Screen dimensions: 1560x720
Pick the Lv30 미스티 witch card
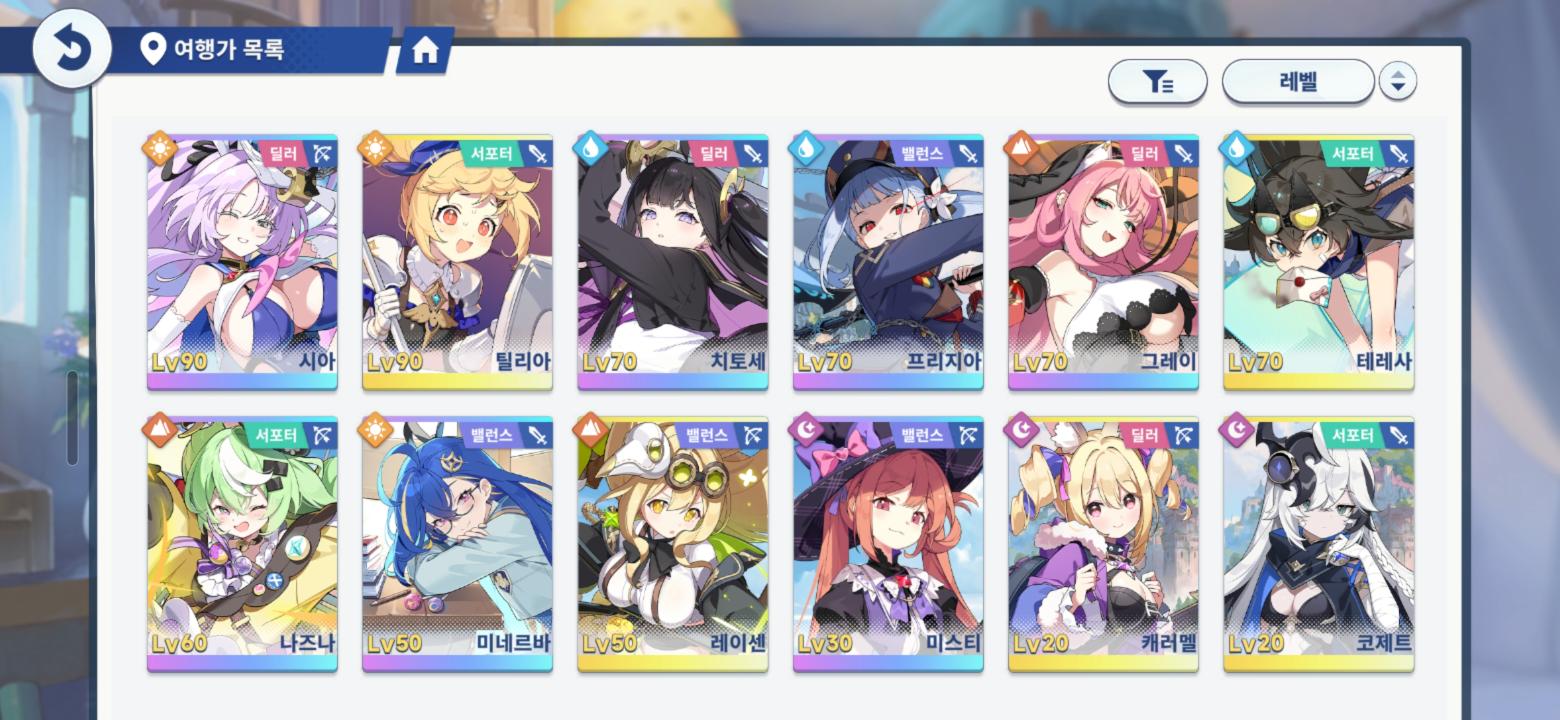888,544
